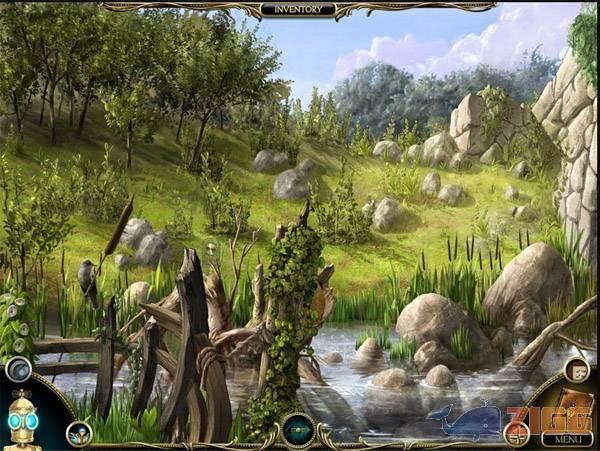
Task: Open the Menu button
Action: (x=567, y=438)
